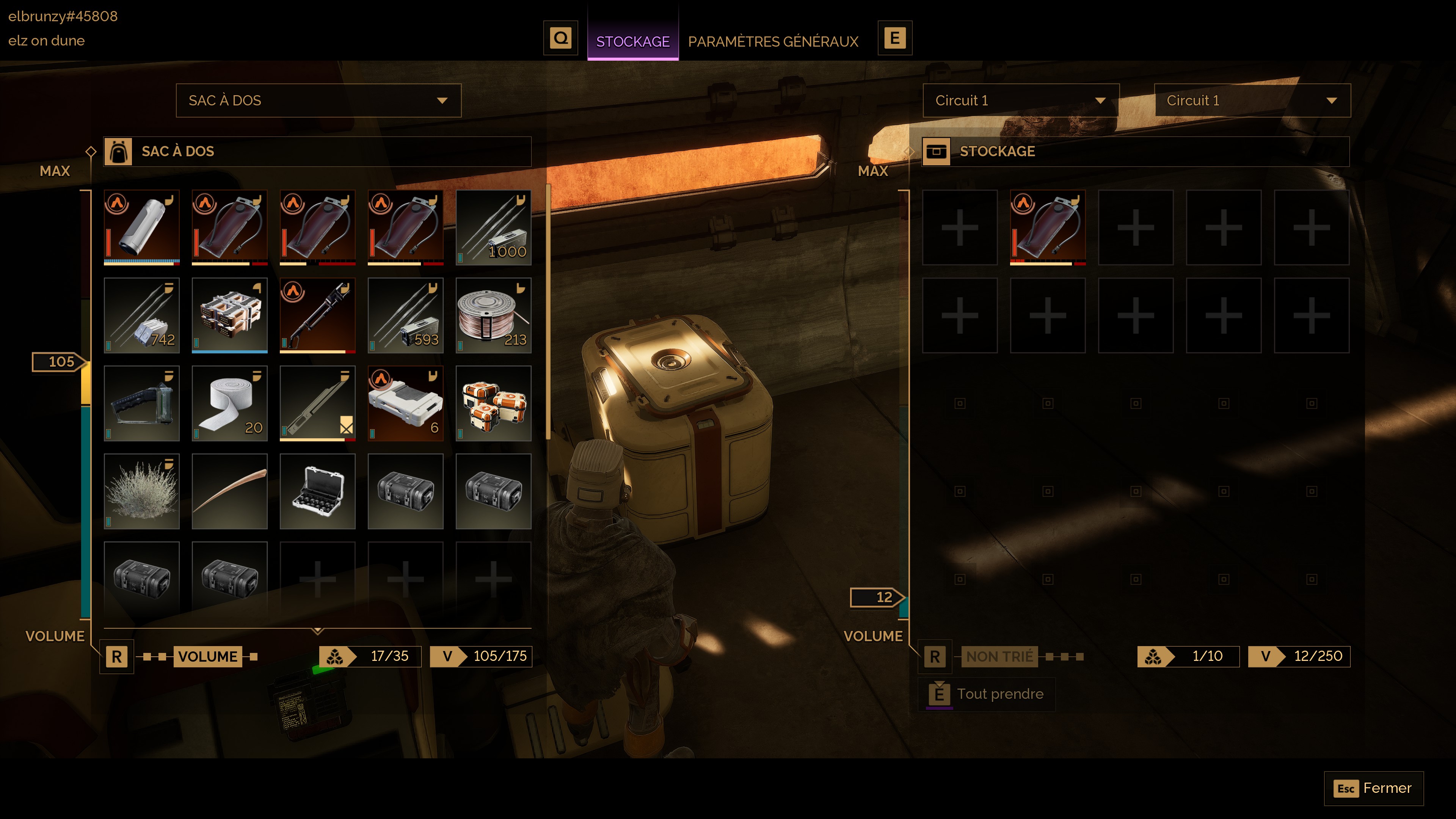This screenshot has height=819, width=1456.
Task: Select the needle stack of 593
Action: point(405,315)
